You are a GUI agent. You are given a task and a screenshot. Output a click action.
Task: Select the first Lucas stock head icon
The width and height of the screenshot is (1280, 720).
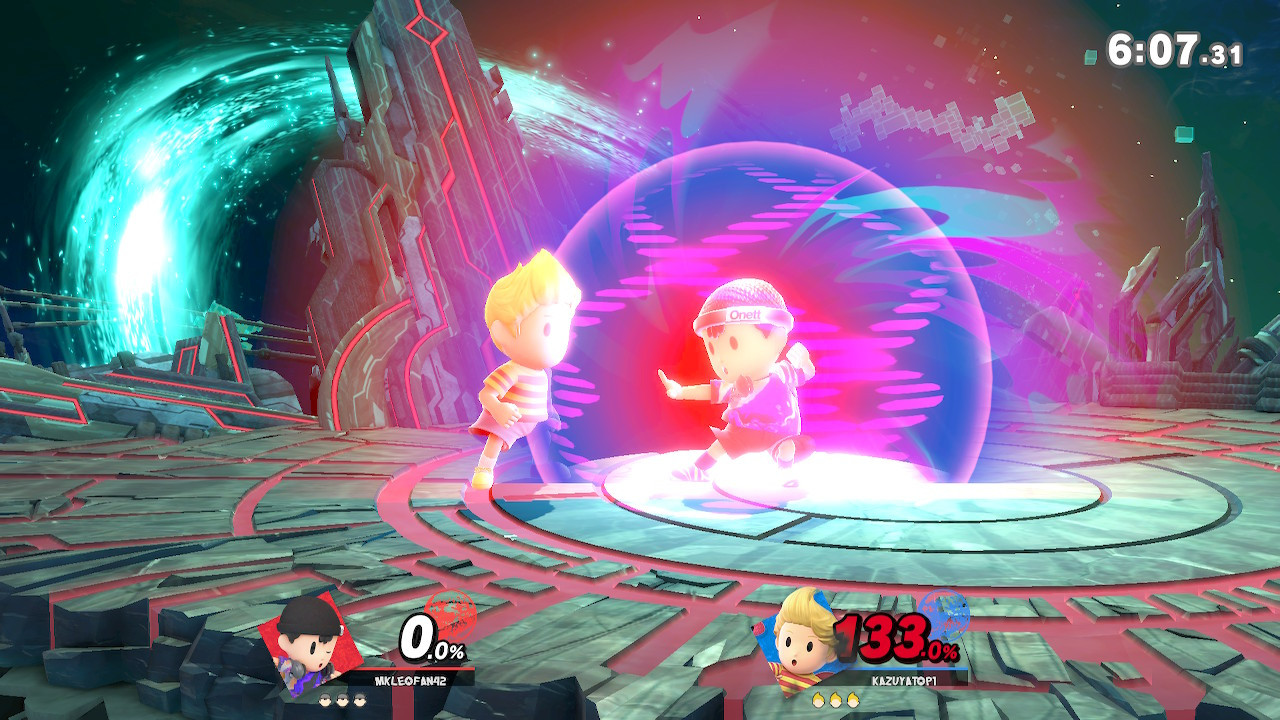click(818, 700)
